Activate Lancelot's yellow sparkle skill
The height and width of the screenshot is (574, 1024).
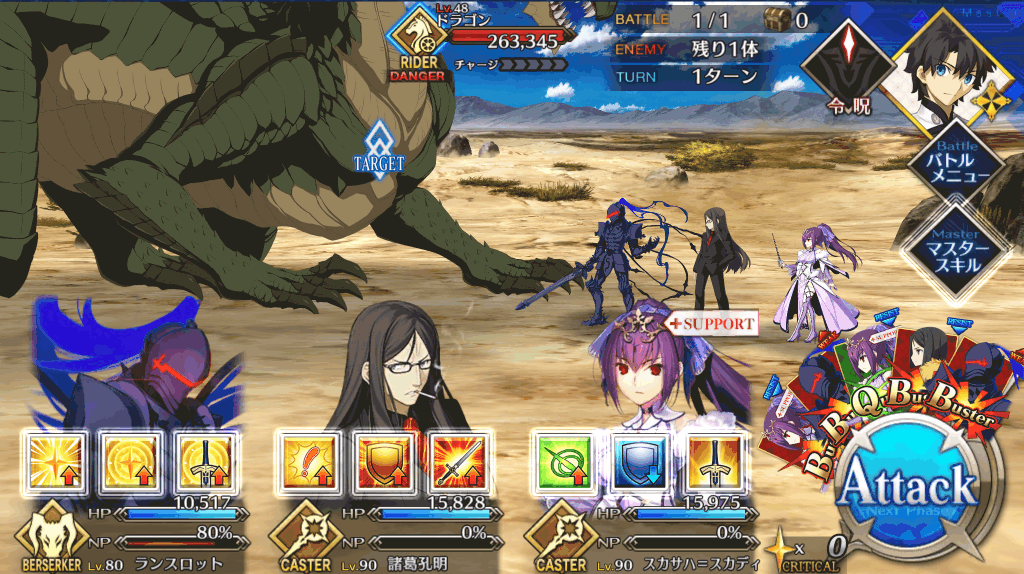pos(56,461)
